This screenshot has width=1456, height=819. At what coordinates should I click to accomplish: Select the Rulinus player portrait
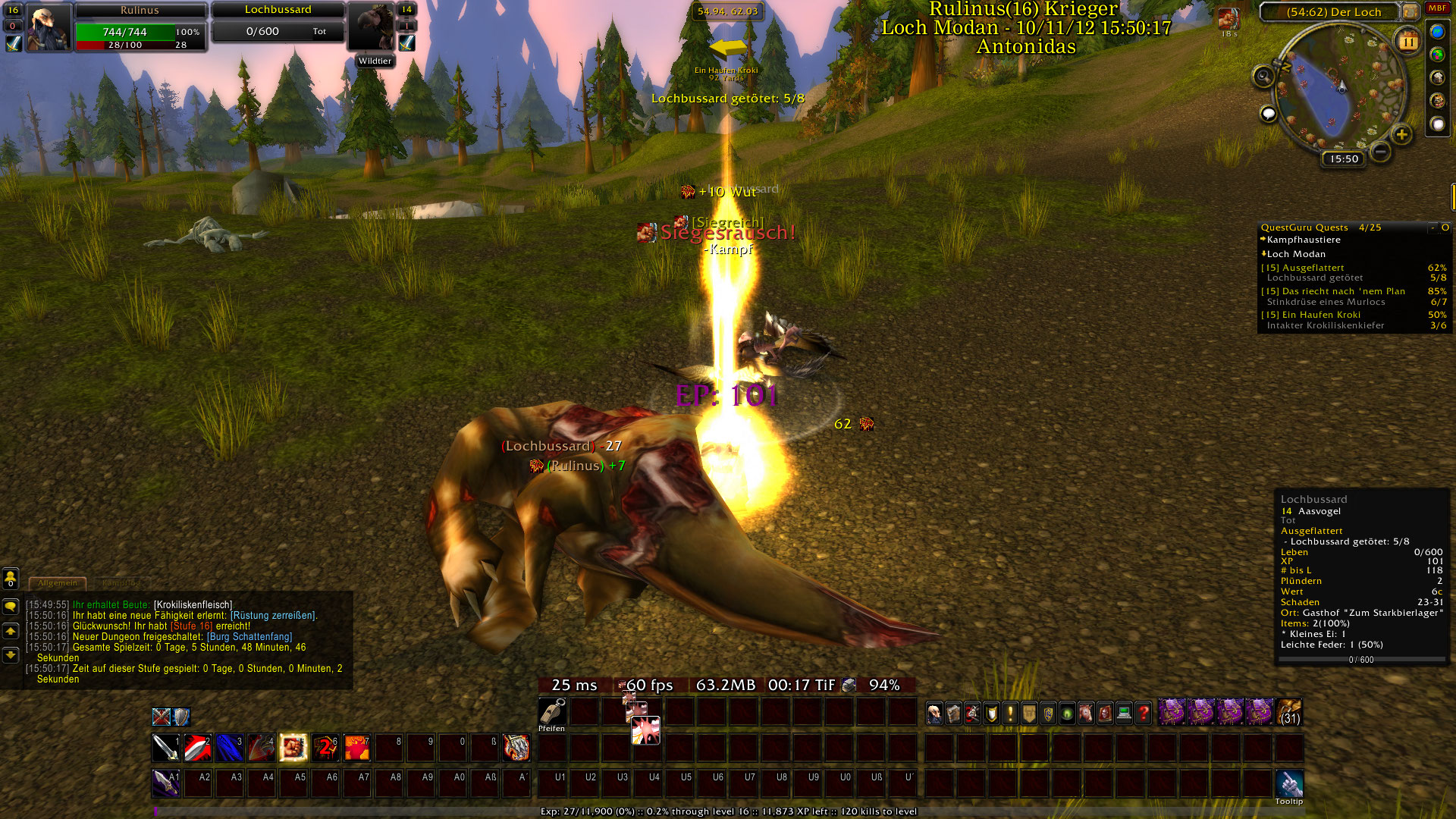coord(49,28)
